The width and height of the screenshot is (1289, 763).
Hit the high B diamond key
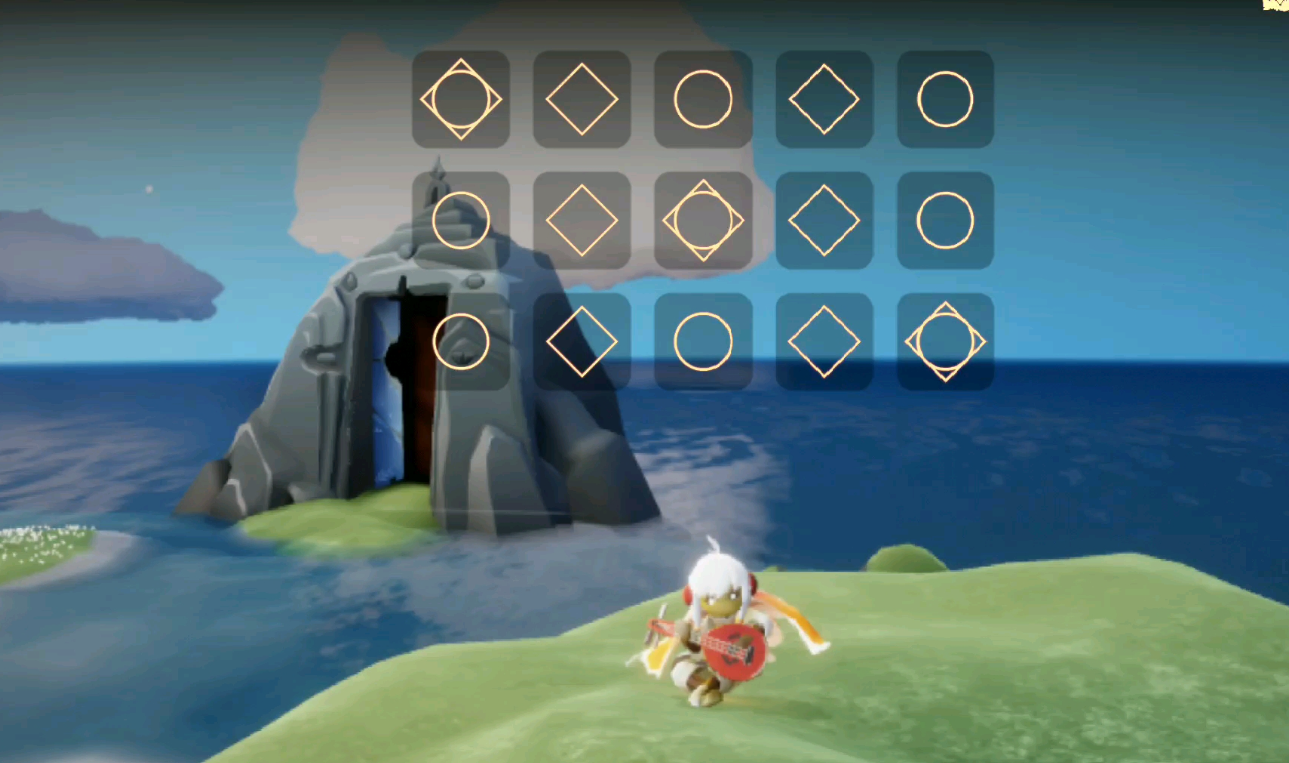point(824,342)
